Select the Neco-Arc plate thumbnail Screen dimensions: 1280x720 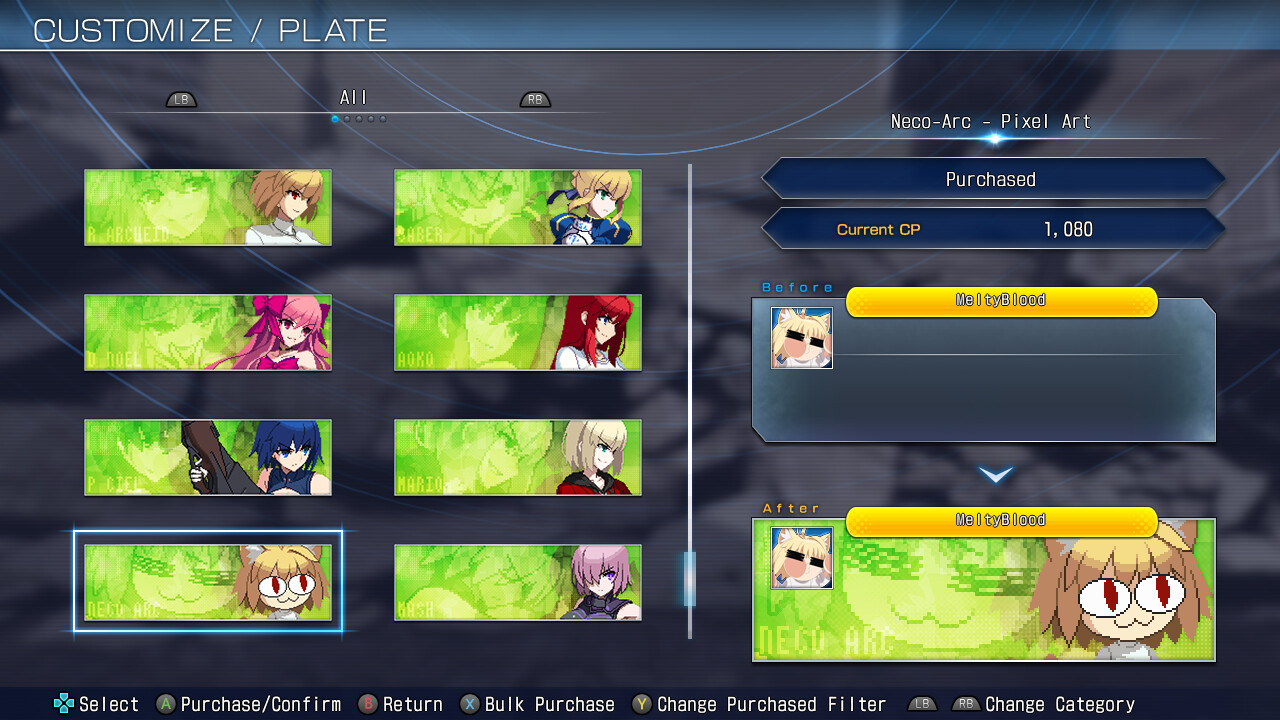207,581
